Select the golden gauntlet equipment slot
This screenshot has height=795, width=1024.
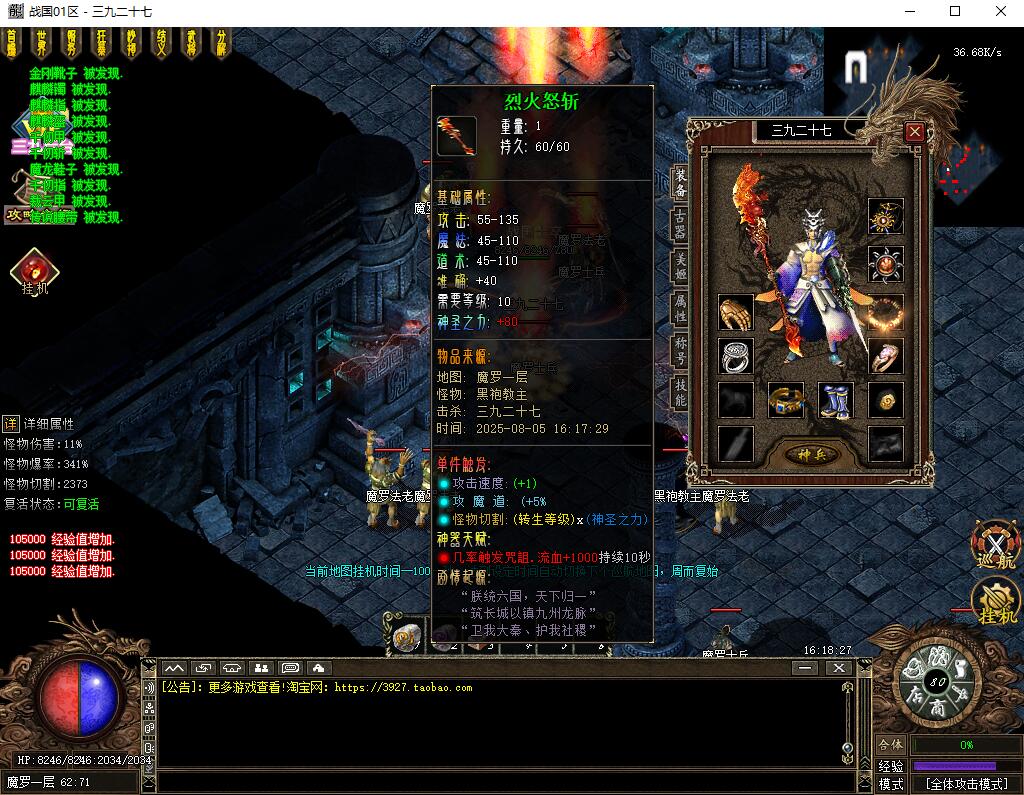[736, 313]
